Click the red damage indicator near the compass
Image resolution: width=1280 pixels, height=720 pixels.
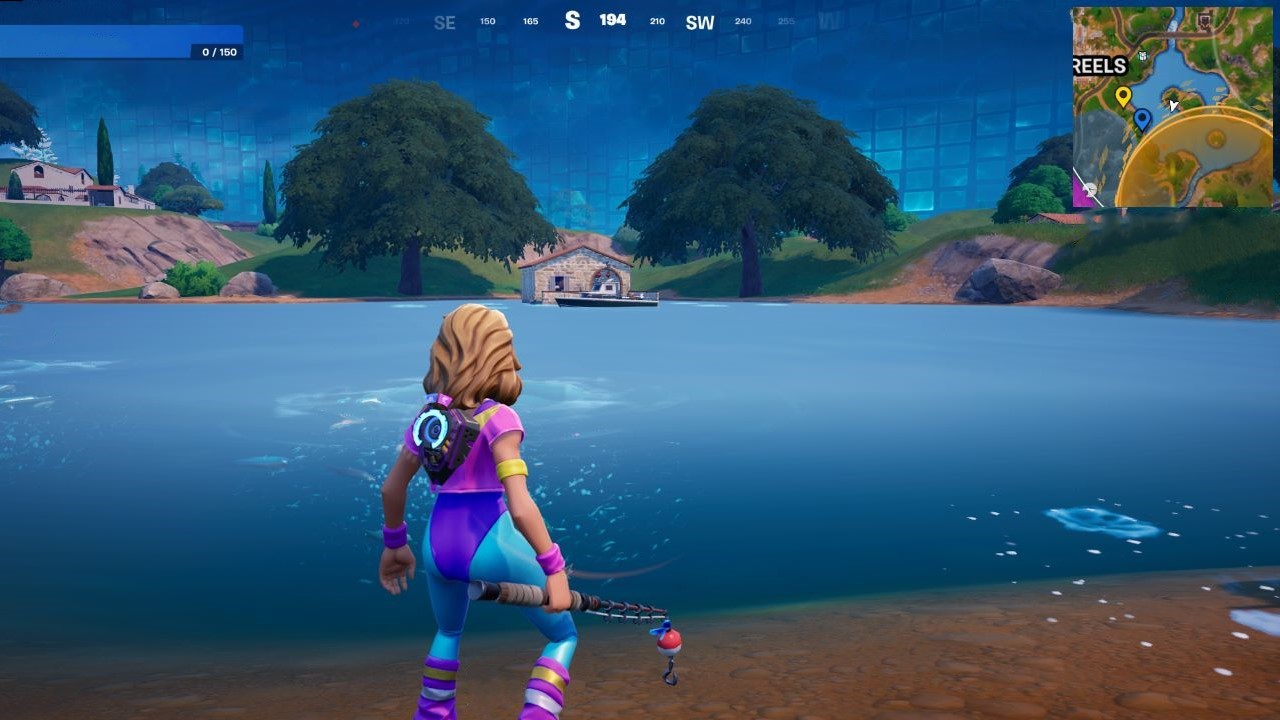355,23
